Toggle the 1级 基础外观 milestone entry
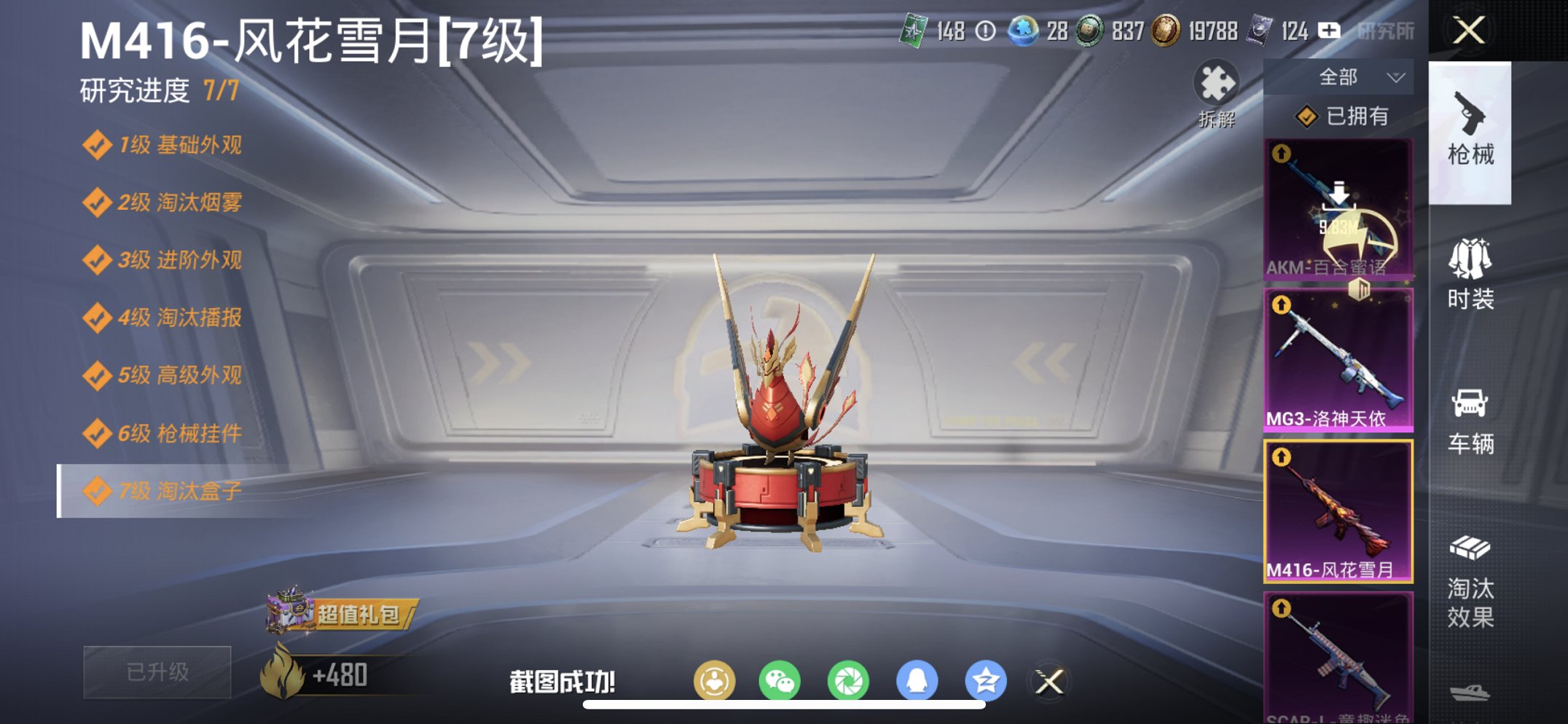 point(175,146)
